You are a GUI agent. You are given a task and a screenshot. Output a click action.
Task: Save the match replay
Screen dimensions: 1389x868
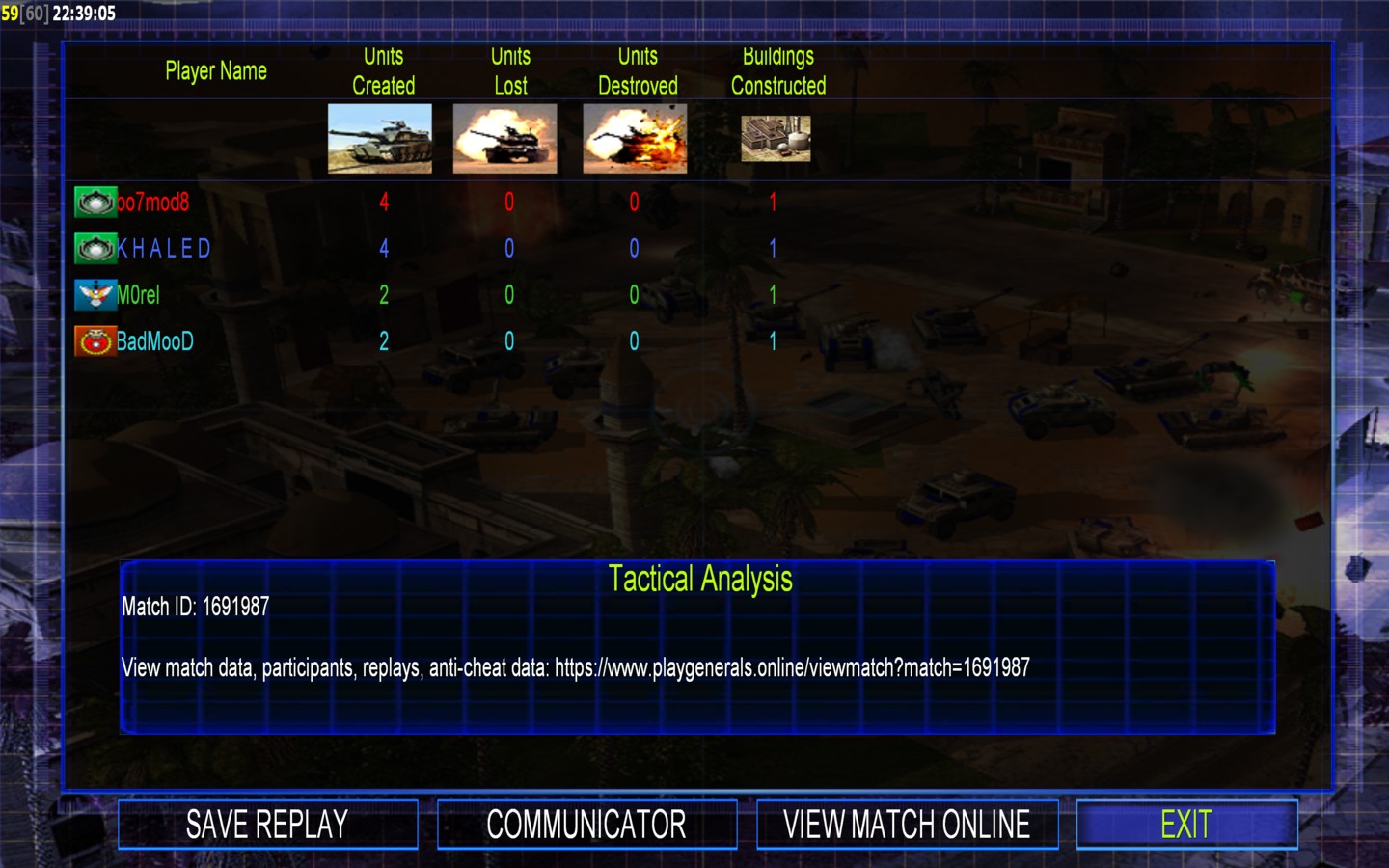(x=267, y=825)
